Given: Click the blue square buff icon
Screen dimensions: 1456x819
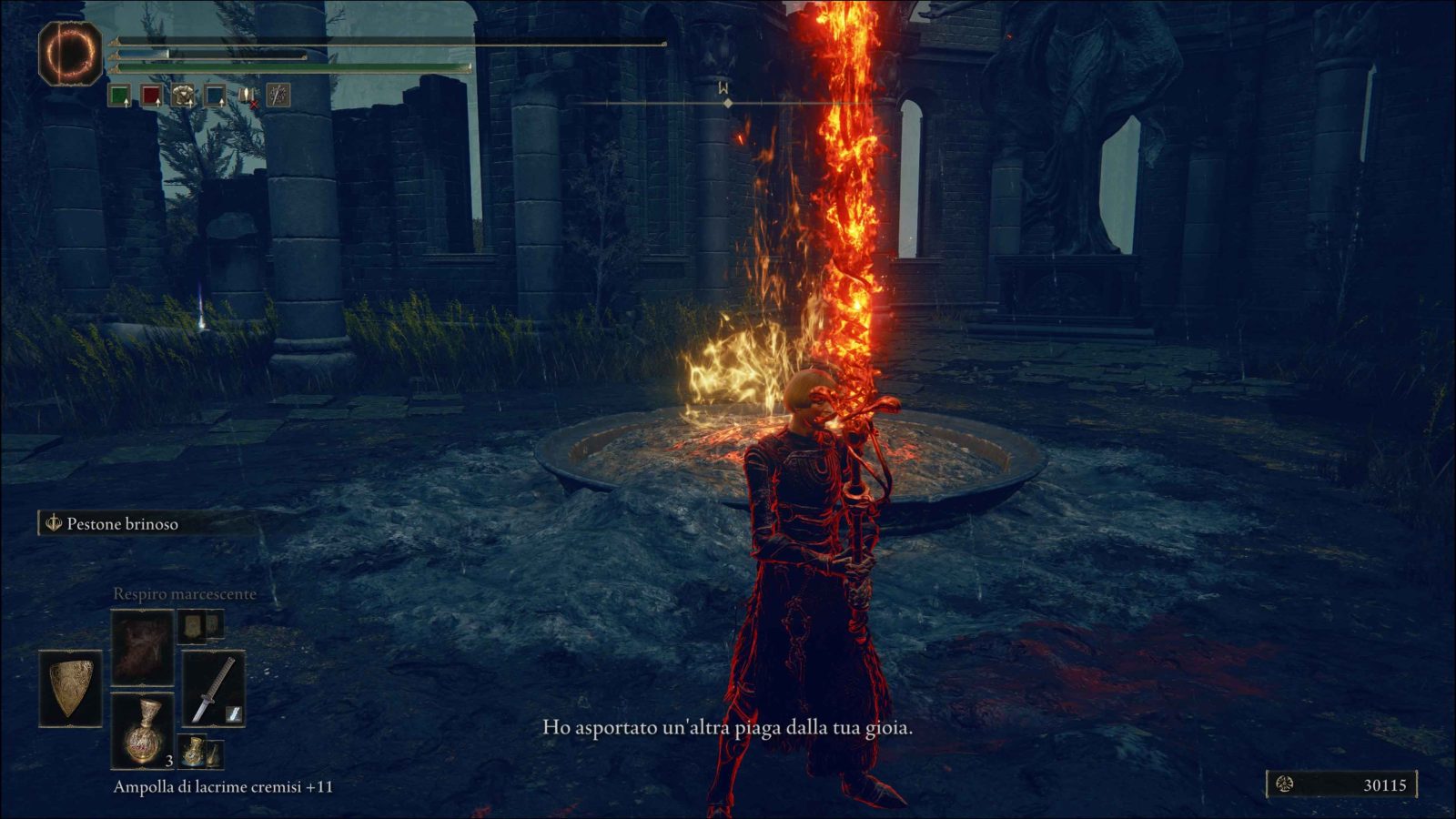Looking at the screenshot, I should (215, 95).
